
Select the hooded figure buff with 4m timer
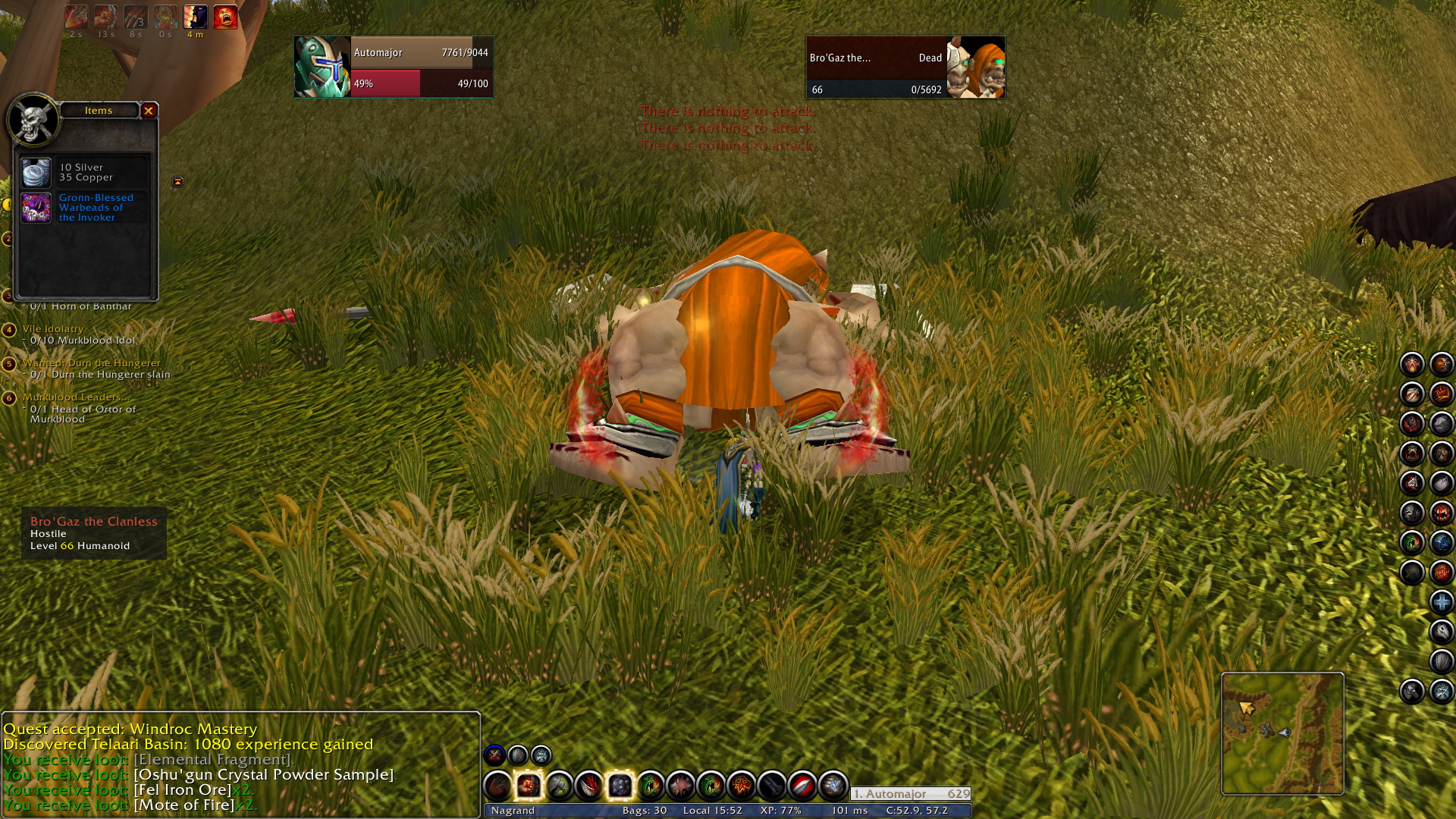(195, 17)
